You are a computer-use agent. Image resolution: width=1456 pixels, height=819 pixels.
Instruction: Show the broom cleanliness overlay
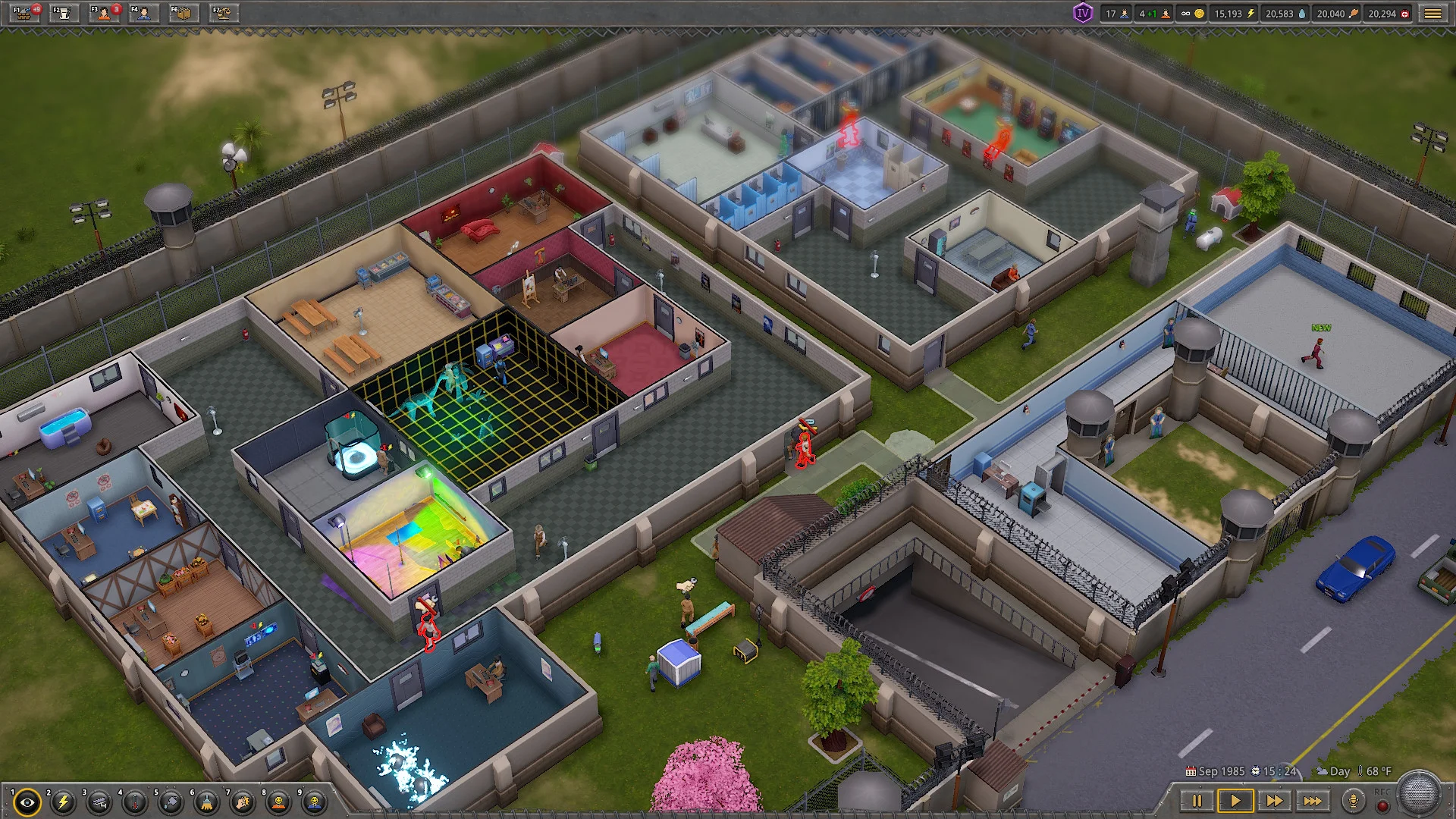pyautogui.click(x=207, y=802)
